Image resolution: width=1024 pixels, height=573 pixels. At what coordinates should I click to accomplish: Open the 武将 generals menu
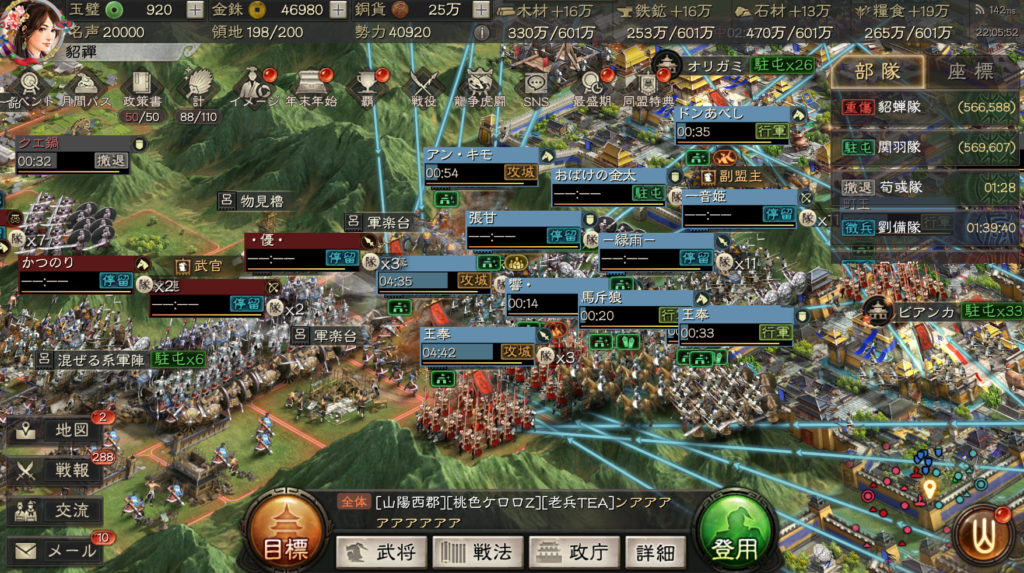(381, 551)
